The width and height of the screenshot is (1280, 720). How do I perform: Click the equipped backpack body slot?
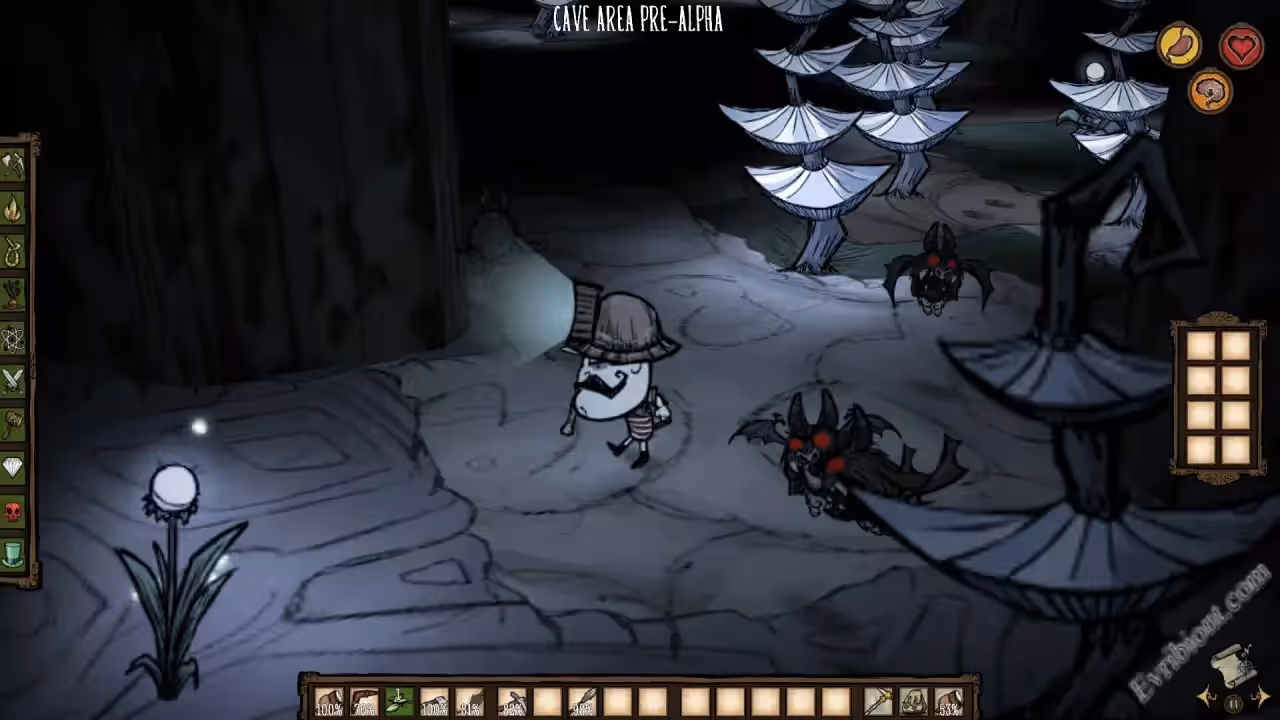(913, 702)
